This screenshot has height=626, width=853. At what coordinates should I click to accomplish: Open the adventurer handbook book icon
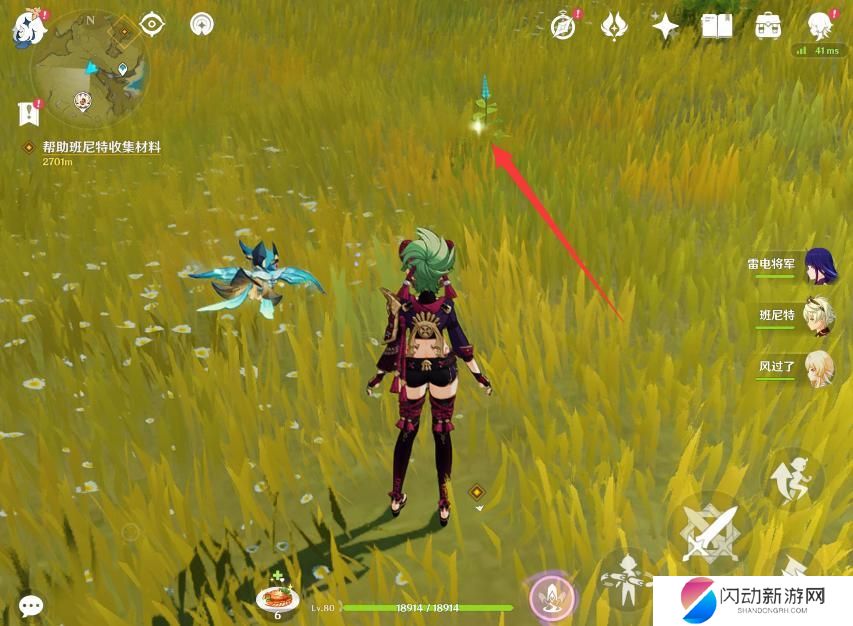coord(716,26)
